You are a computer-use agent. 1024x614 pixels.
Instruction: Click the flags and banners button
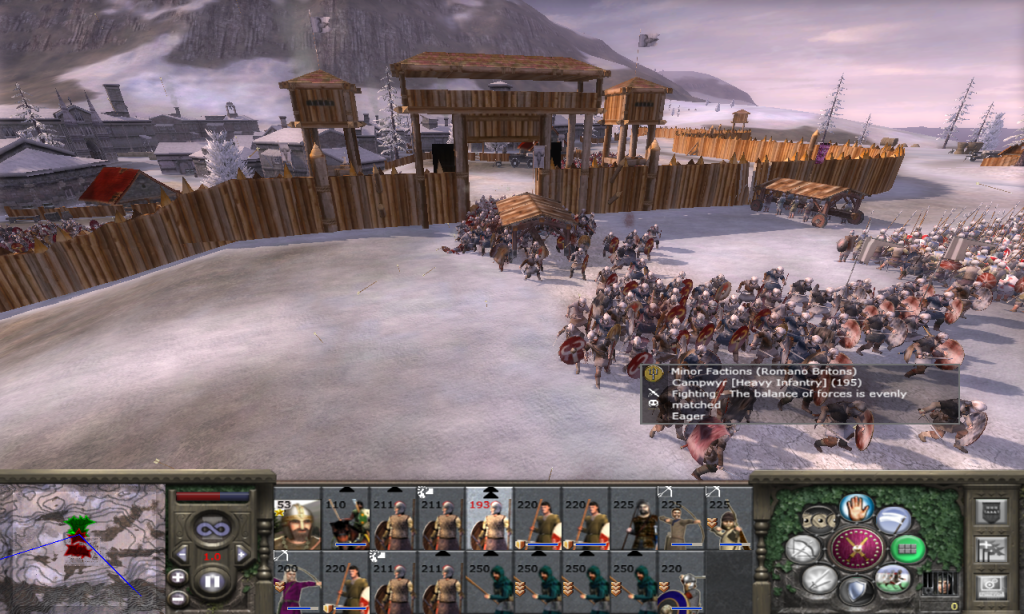(x=991, y=547)
